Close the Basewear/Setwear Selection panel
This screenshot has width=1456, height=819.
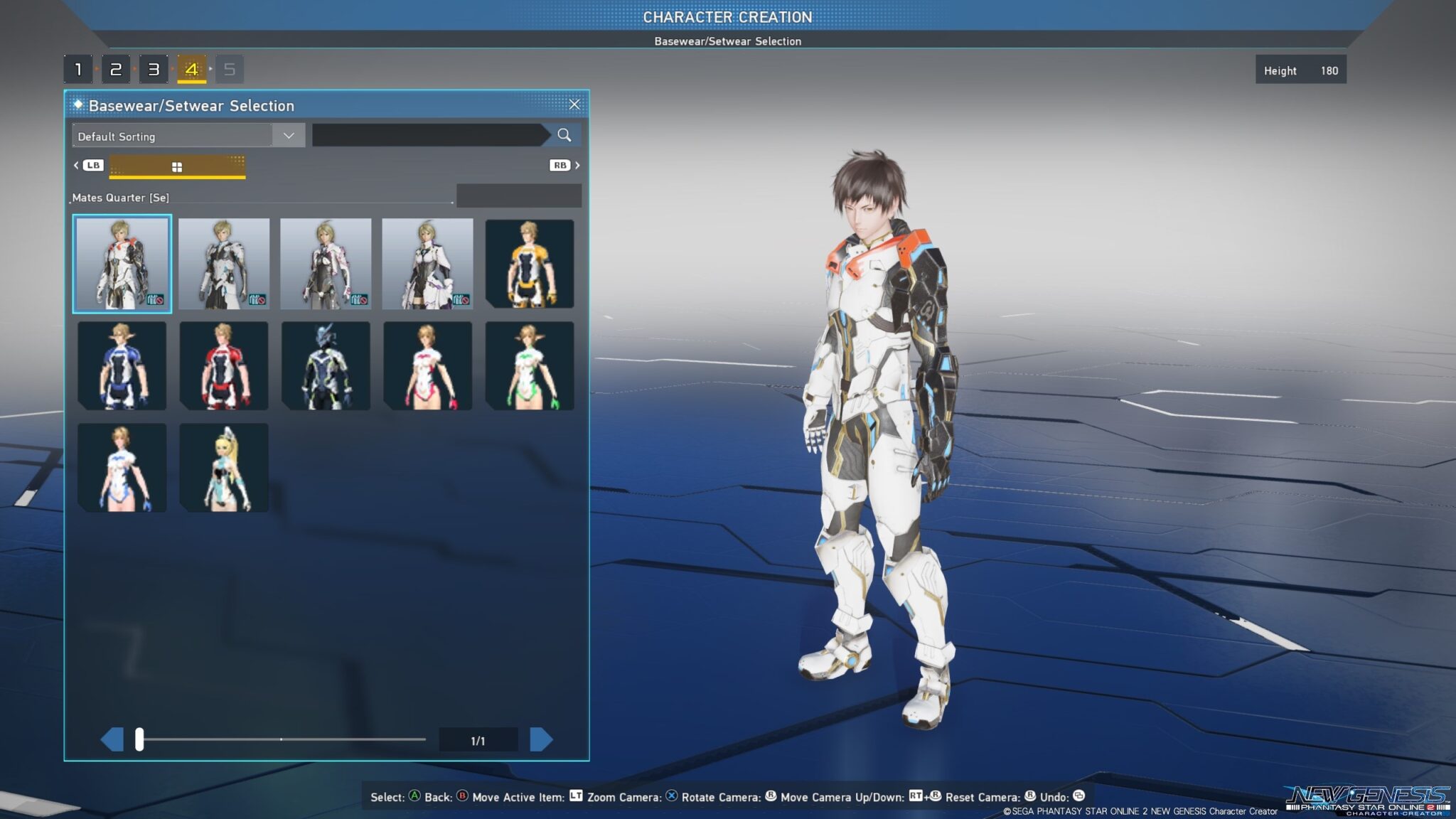(575, 104)
